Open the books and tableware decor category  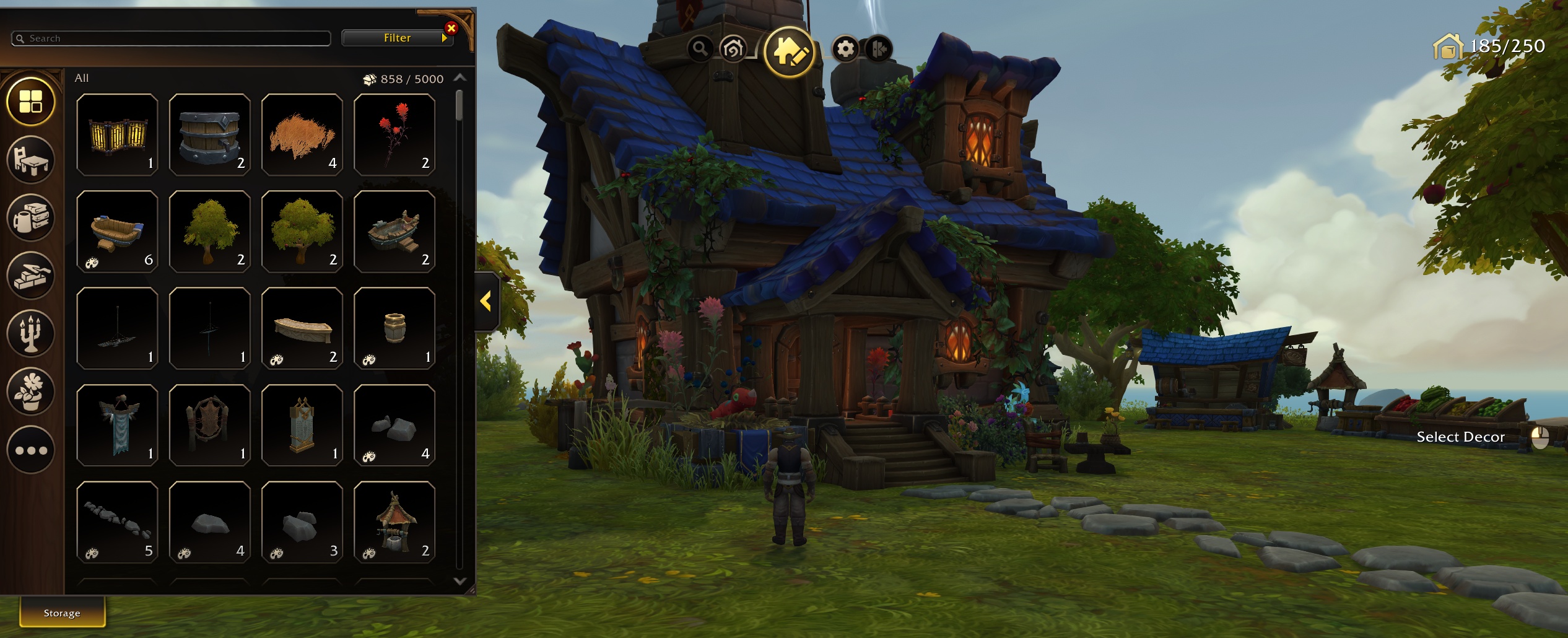pos(31,217)
